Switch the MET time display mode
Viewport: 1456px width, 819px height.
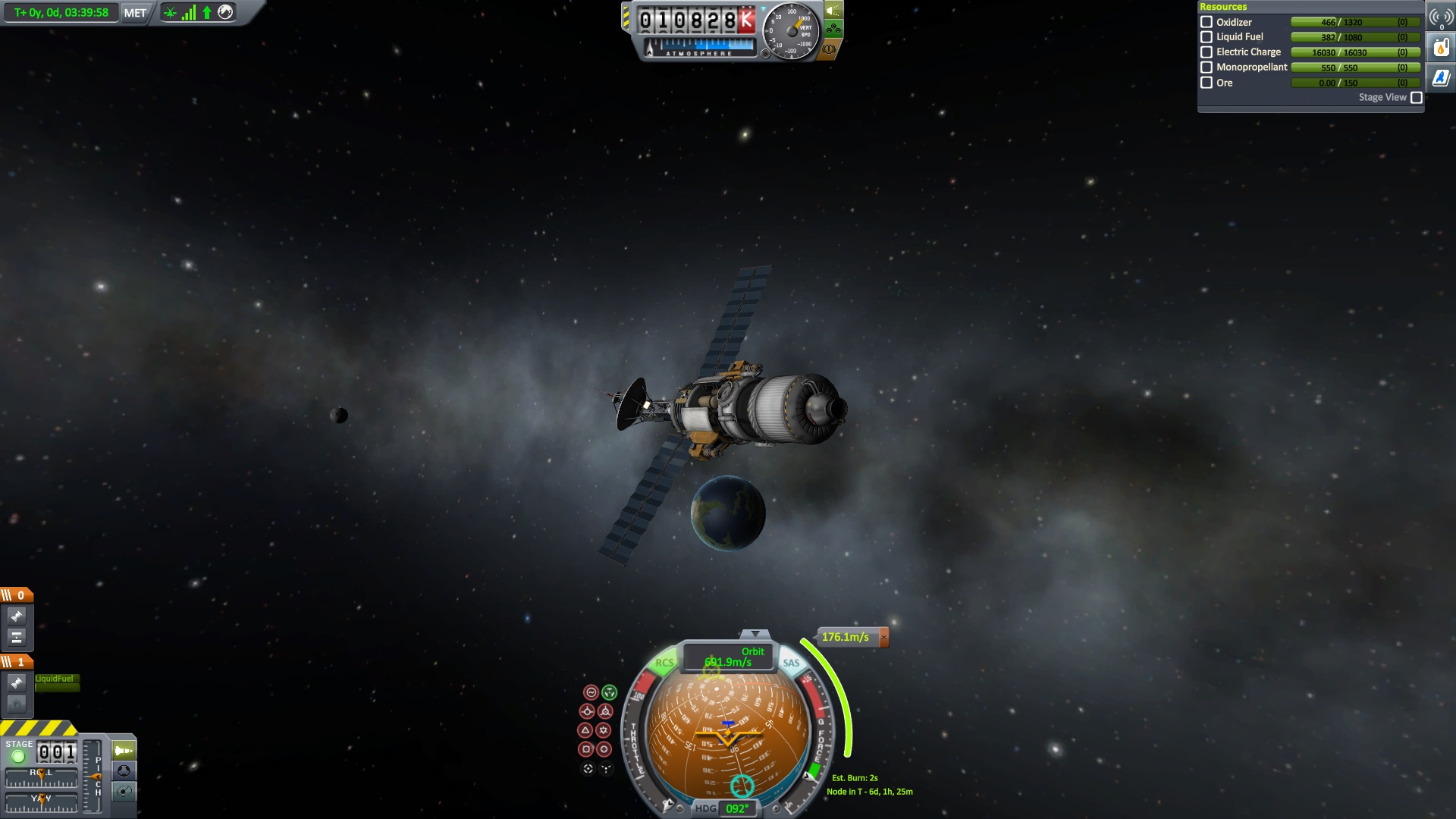coord(135,13)
